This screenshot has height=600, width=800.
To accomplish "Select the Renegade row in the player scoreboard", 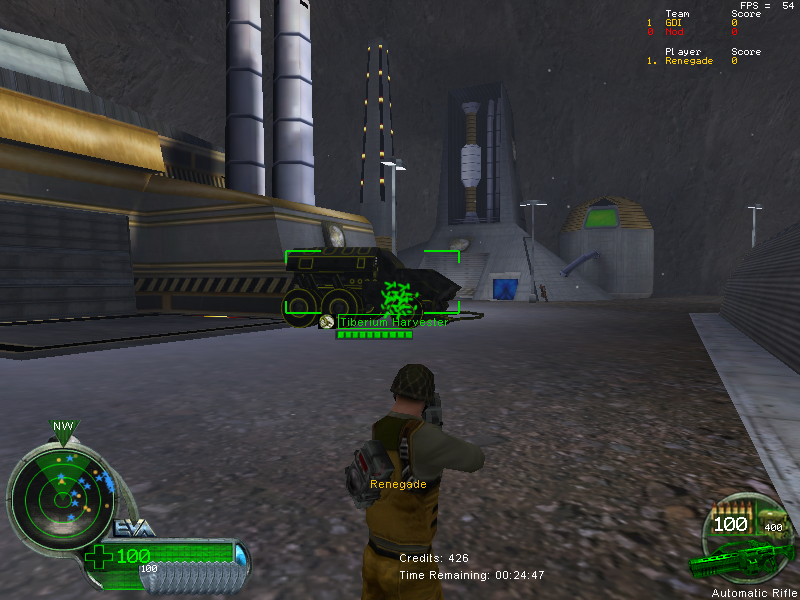I will point(700,61).
